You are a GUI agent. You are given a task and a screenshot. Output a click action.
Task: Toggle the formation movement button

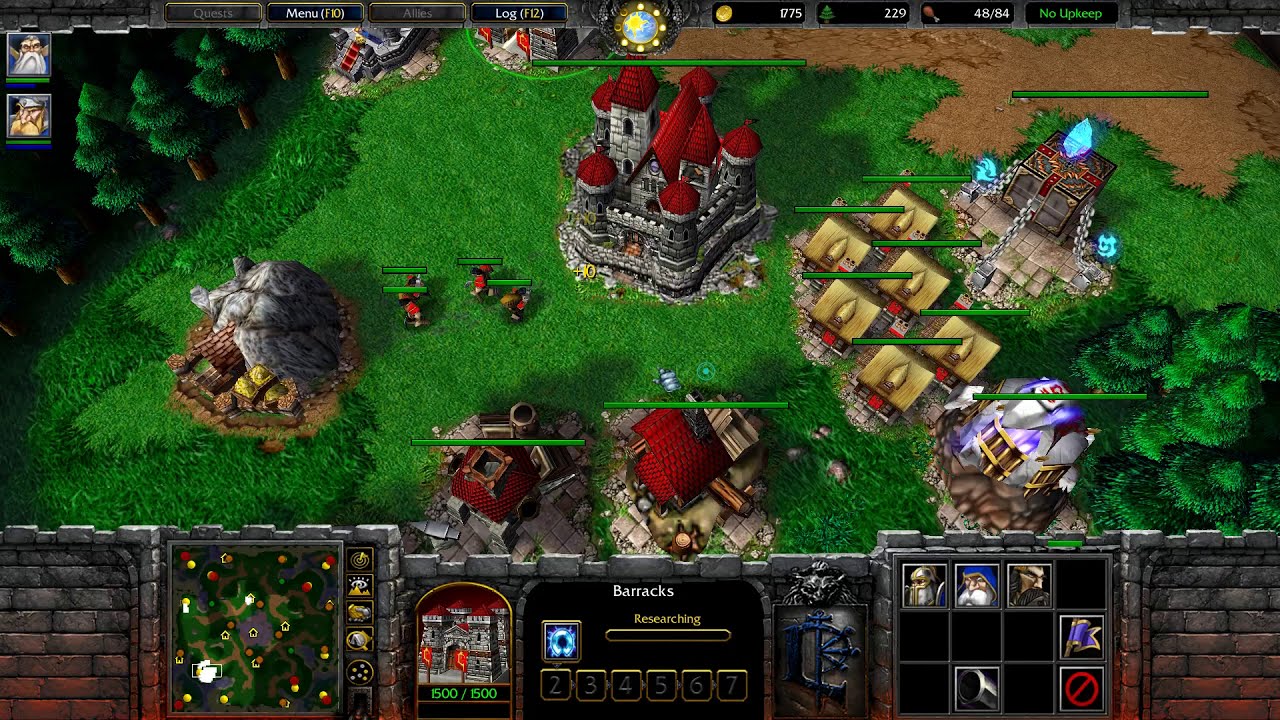pyautogui.click(x=359, y=672)
